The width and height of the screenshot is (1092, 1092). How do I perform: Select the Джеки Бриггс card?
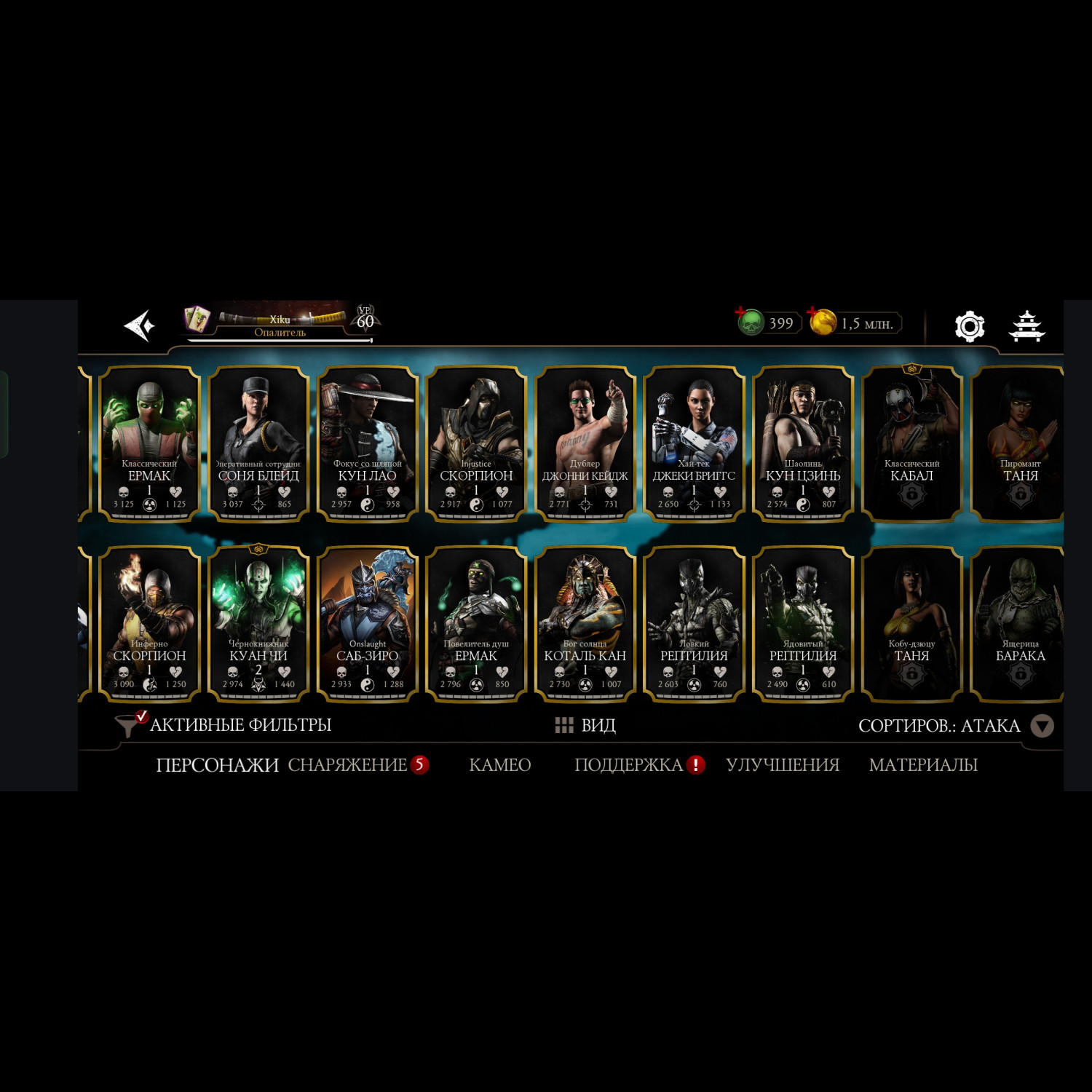(x=694, y=444)
